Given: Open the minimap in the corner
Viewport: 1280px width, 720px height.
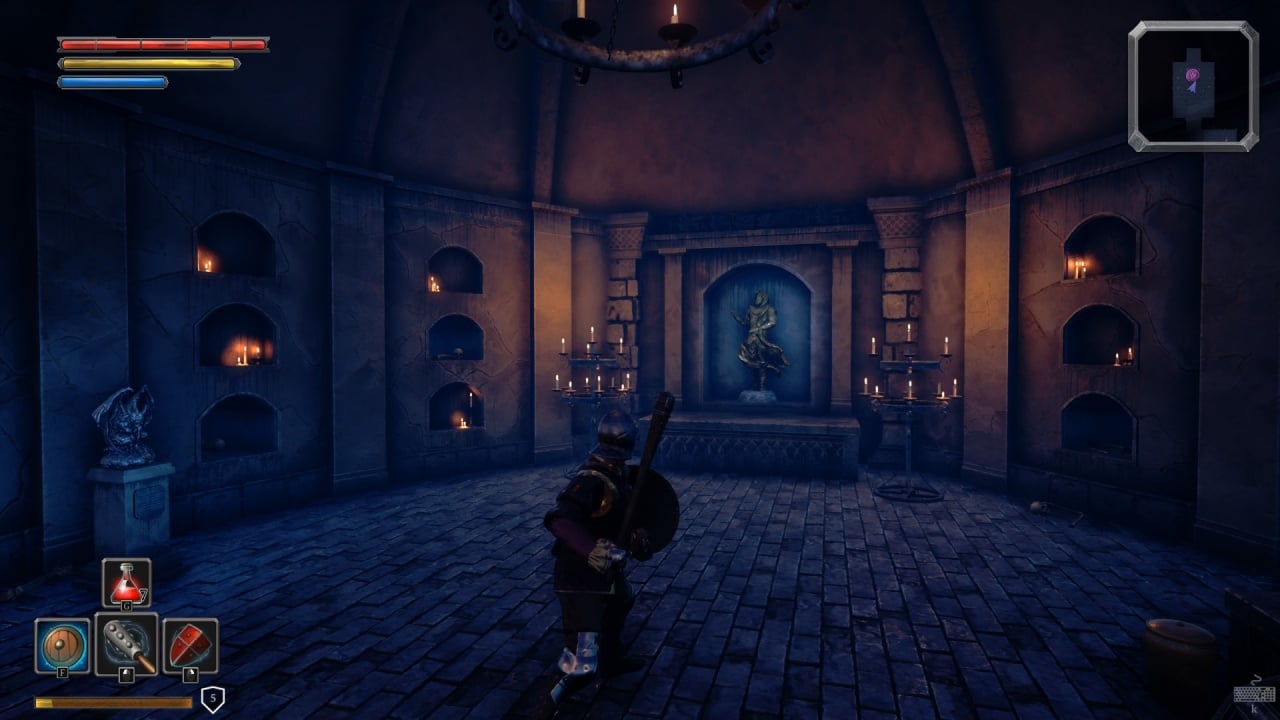Looking at the screenshot, I should [1193, 86].
